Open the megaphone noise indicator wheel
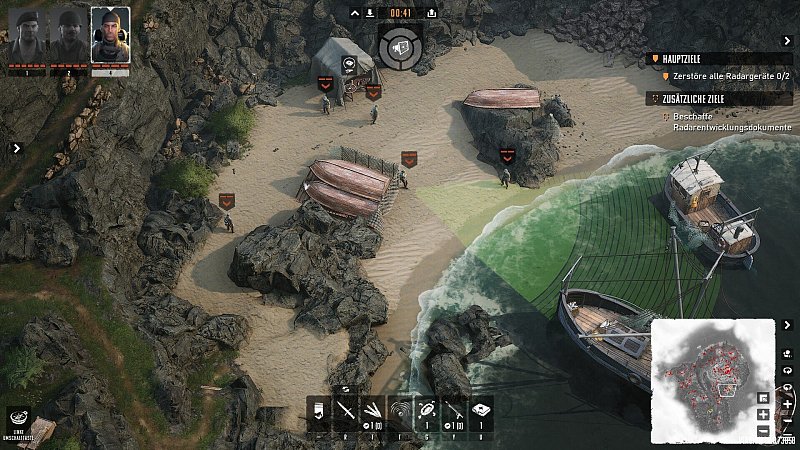800x450 pixels. pyautogui.click(x=400, y=46)
